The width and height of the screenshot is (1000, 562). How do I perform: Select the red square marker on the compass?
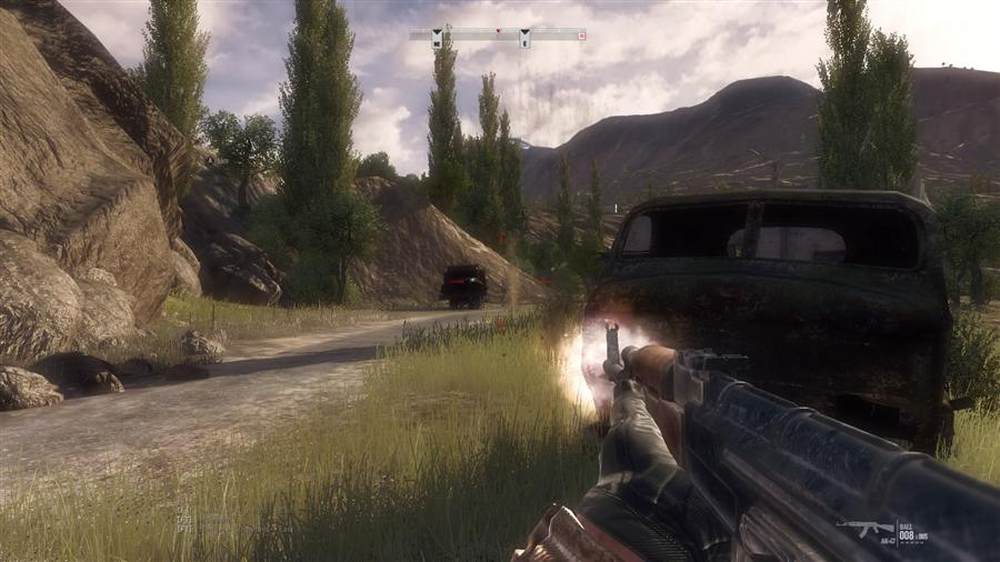581,35
